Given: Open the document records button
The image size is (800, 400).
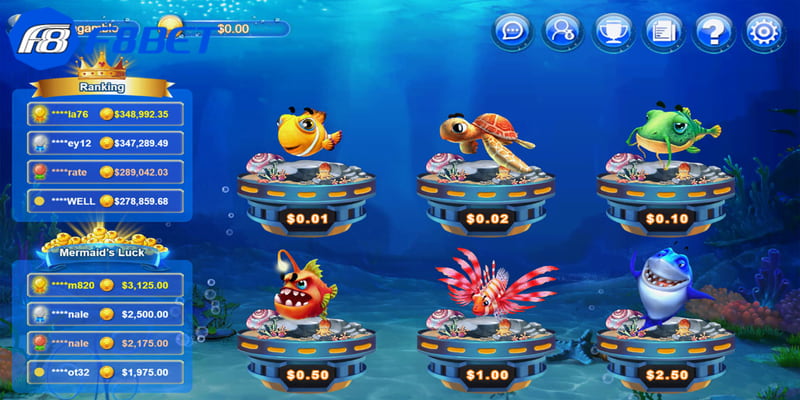Looking at the screenshot, I should click(x=664, y=30).
